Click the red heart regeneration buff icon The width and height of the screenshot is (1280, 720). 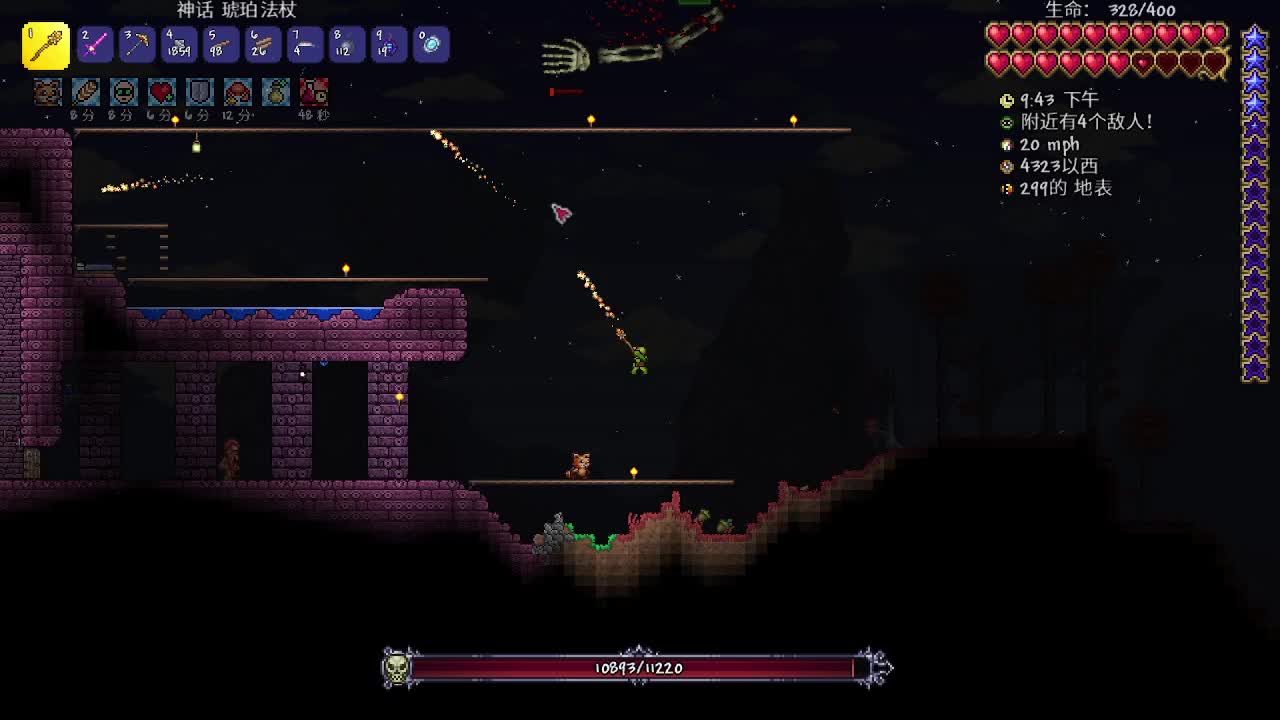click(162, 92)
